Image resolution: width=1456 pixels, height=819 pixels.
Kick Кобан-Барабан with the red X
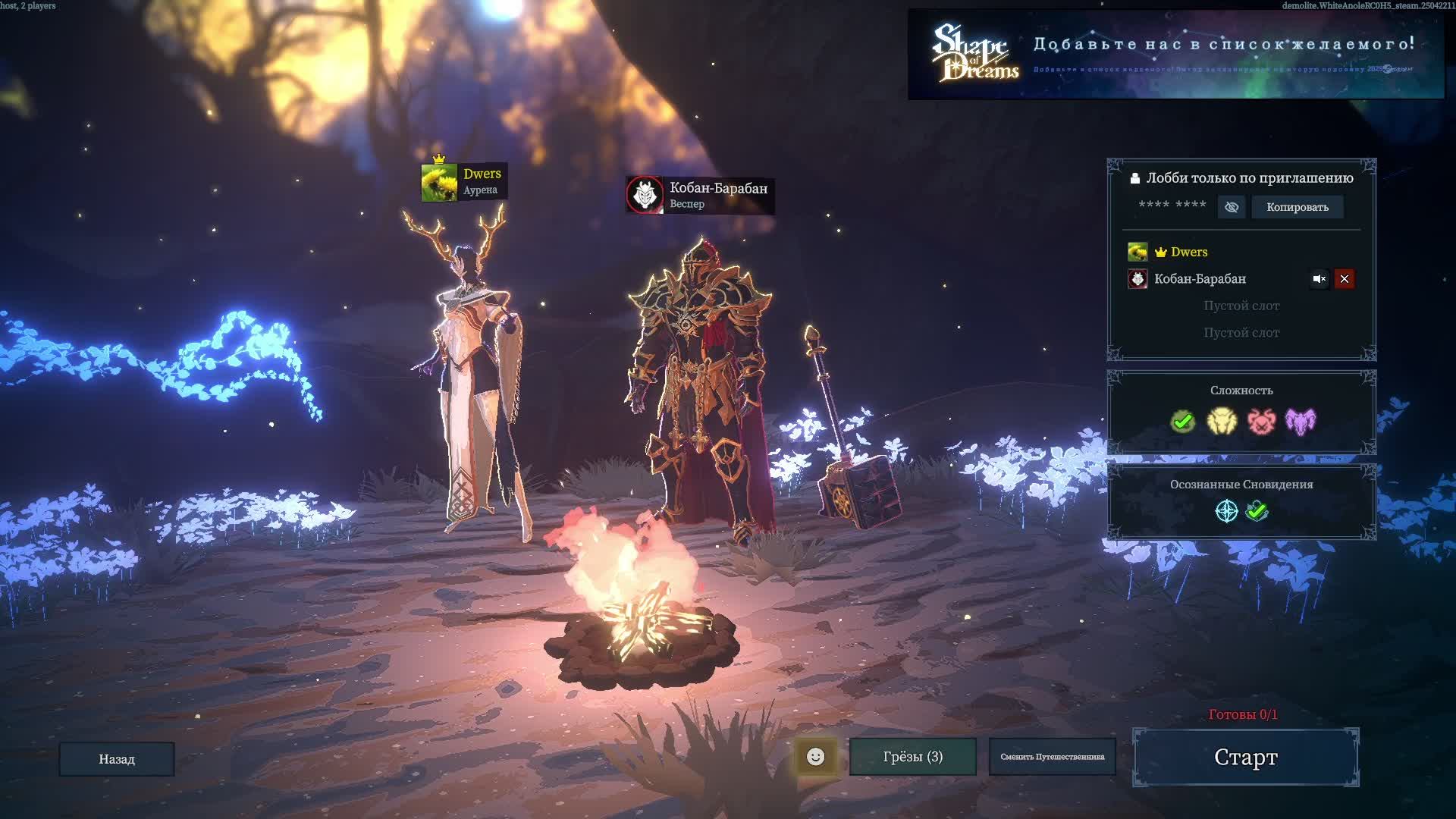1345,279
